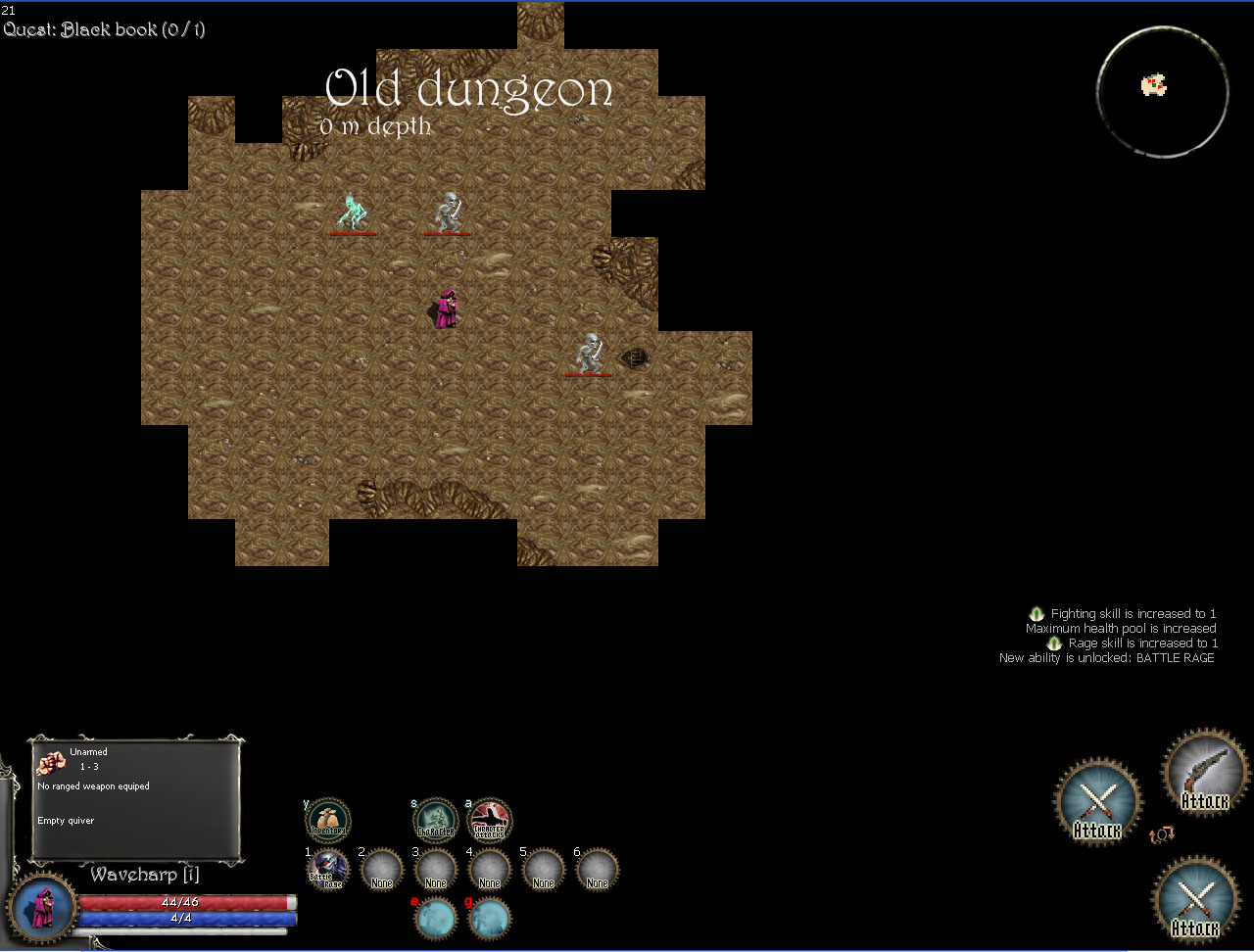Activate the Battle Rage ability

coord(328,869)
